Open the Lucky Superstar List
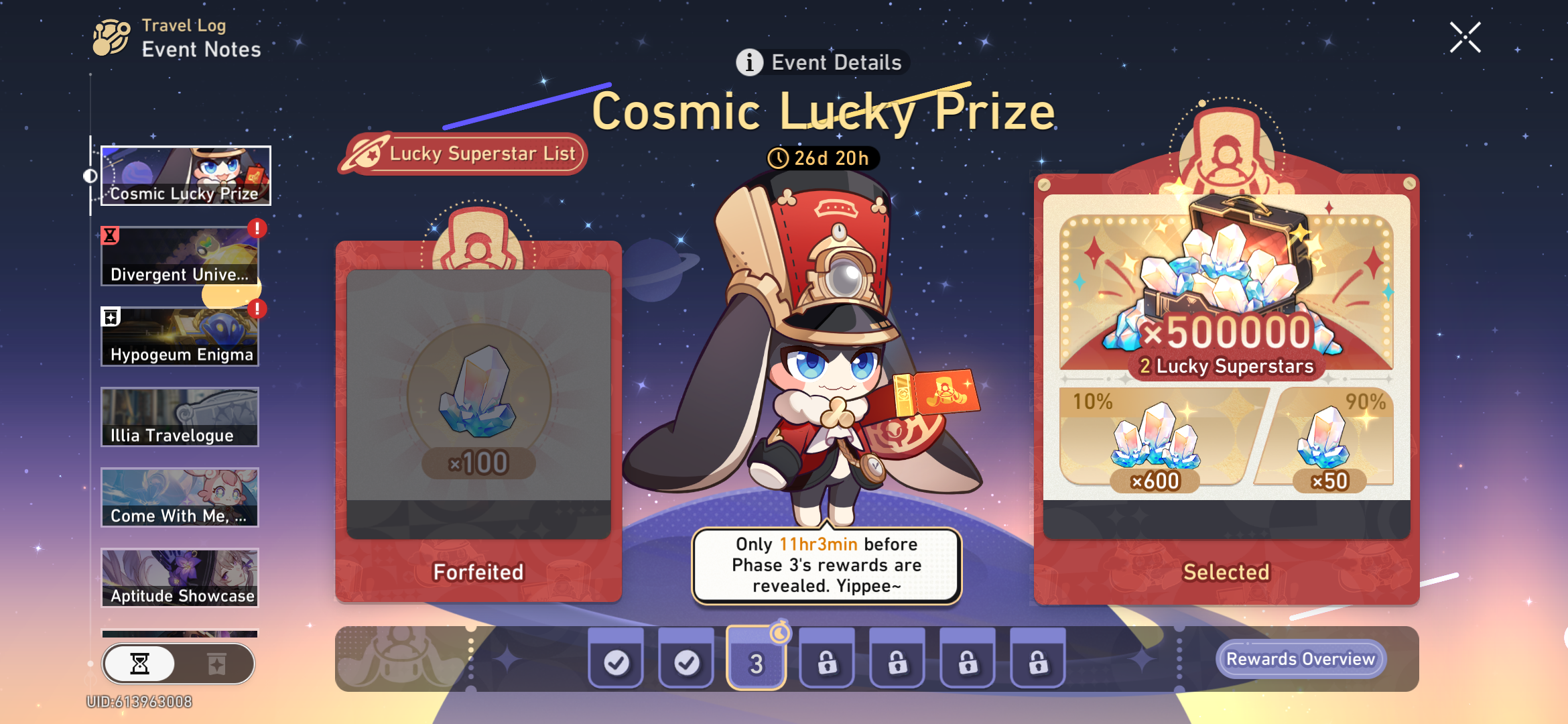The width and height of the screenshot is (1568, 724). pos(464,154)
